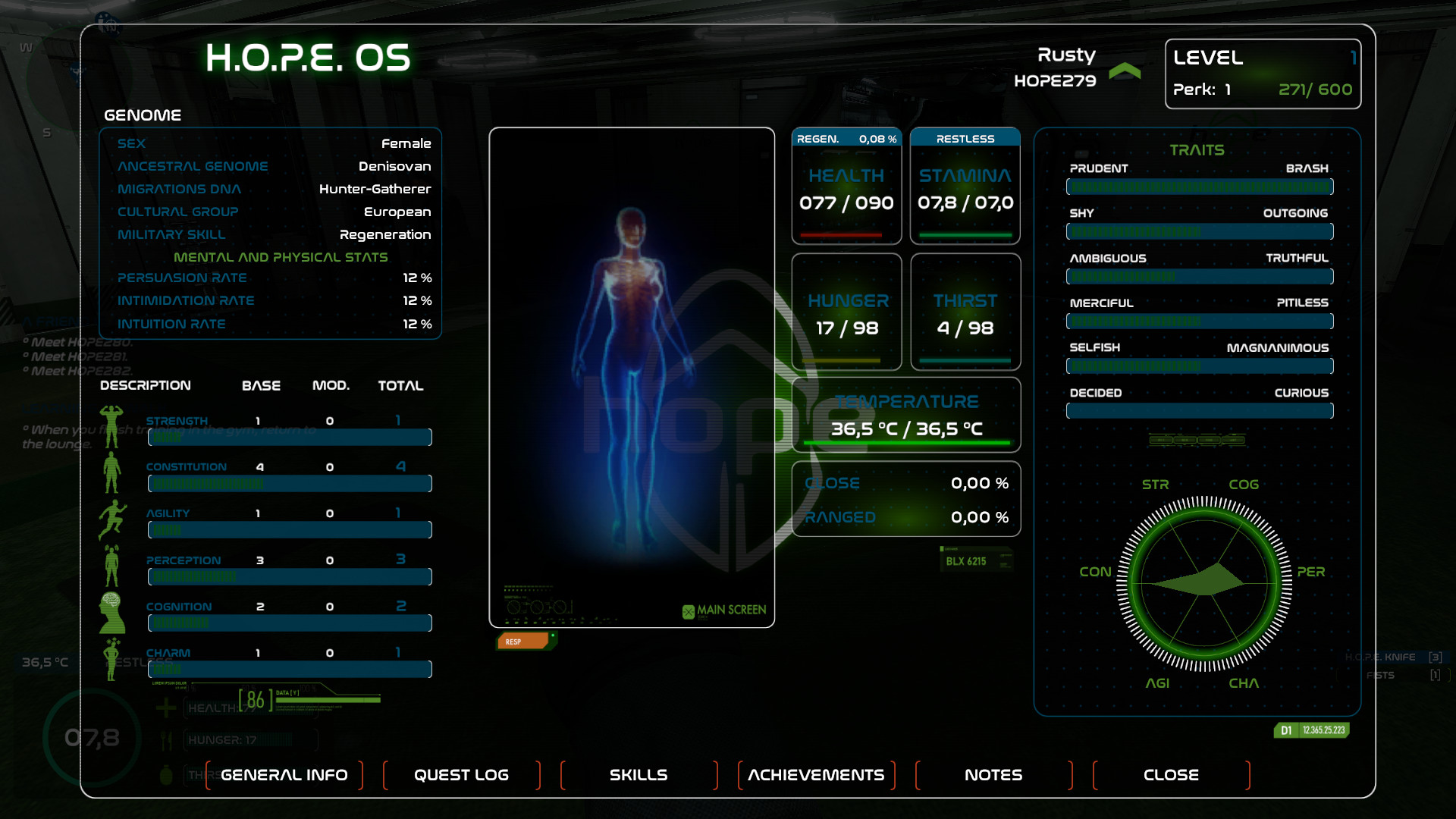Open the General Info tab

click(284, 775)
